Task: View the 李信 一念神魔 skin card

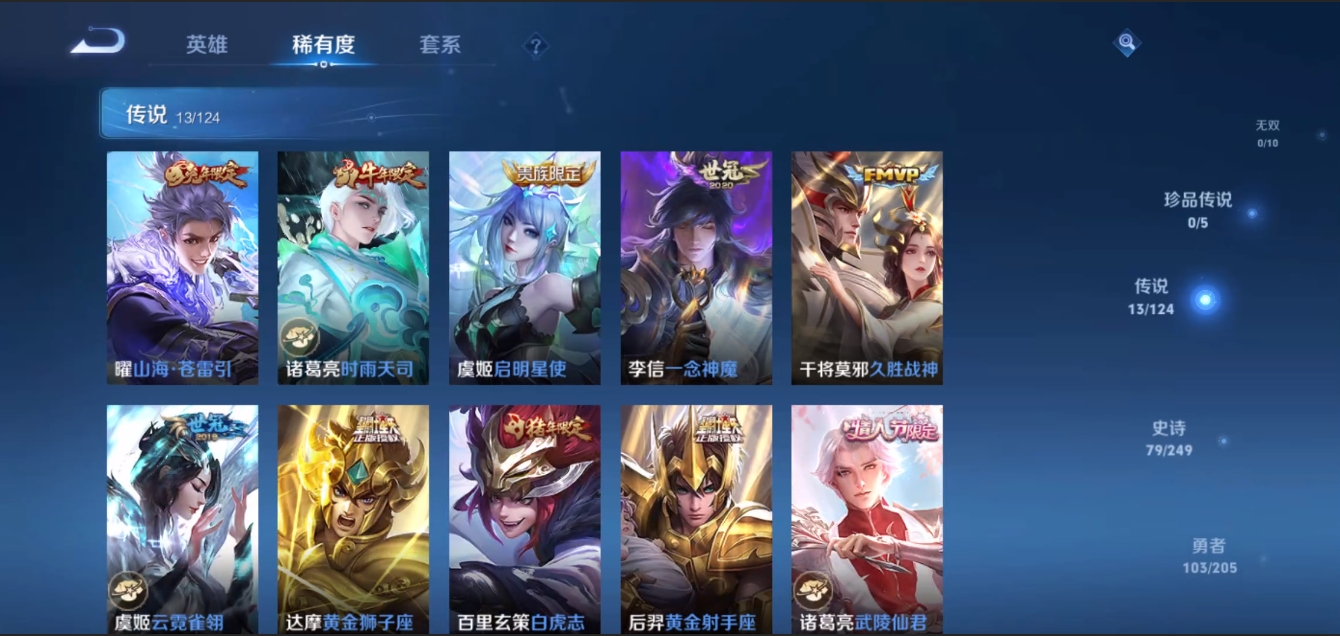Action: pyautogui.click(x=696, y=267)
